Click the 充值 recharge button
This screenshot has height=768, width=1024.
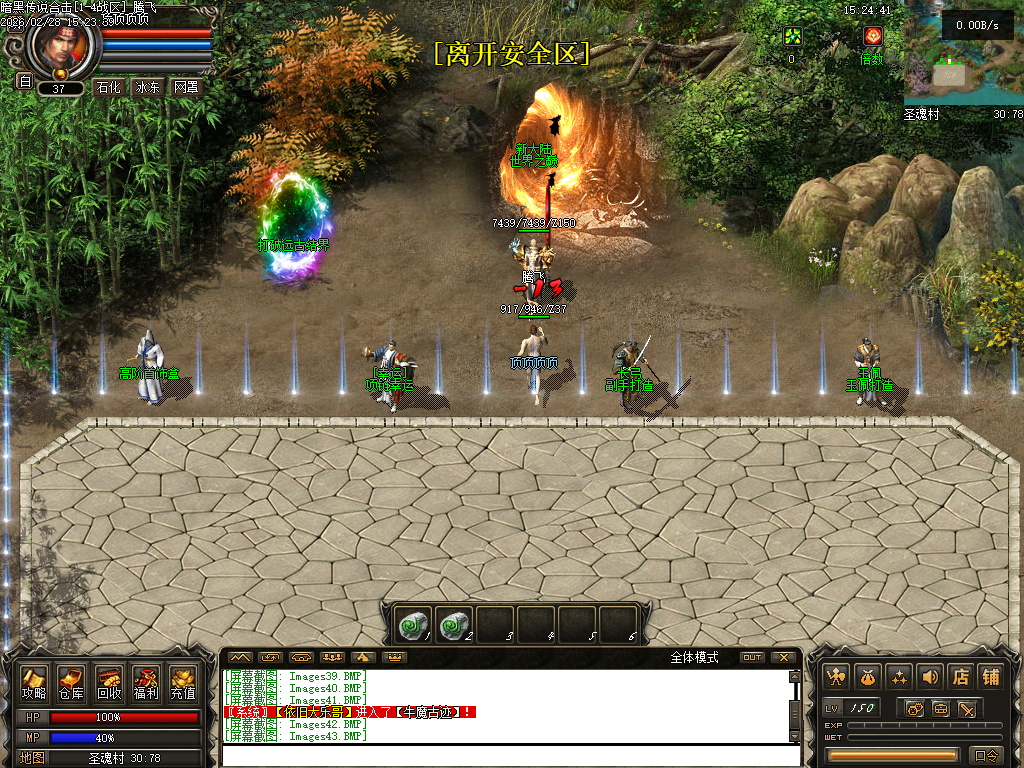pyautogui.click(x=183, y=683)
